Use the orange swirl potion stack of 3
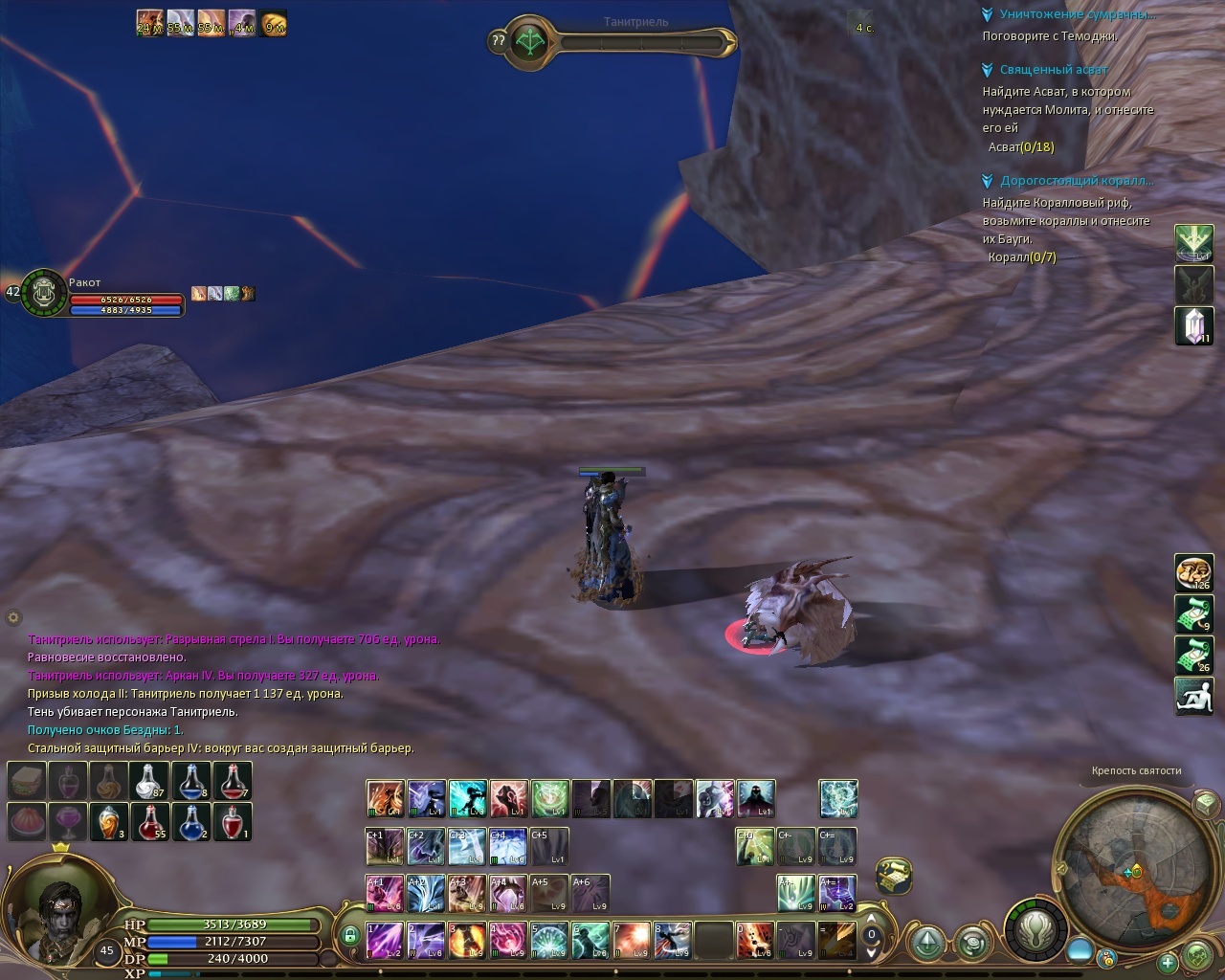 [x=109, y=822]
